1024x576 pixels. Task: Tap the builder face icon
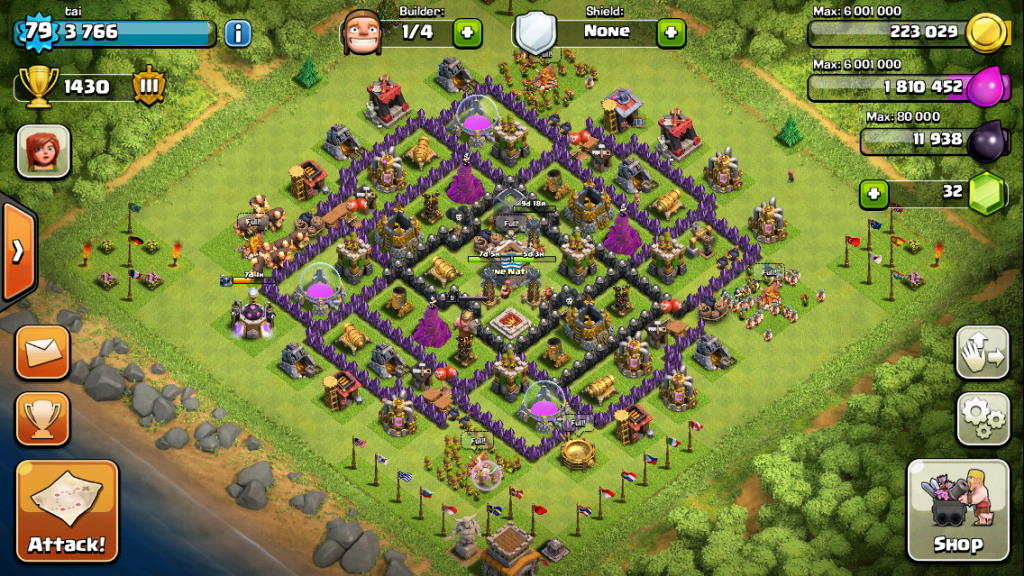point(363,33)
